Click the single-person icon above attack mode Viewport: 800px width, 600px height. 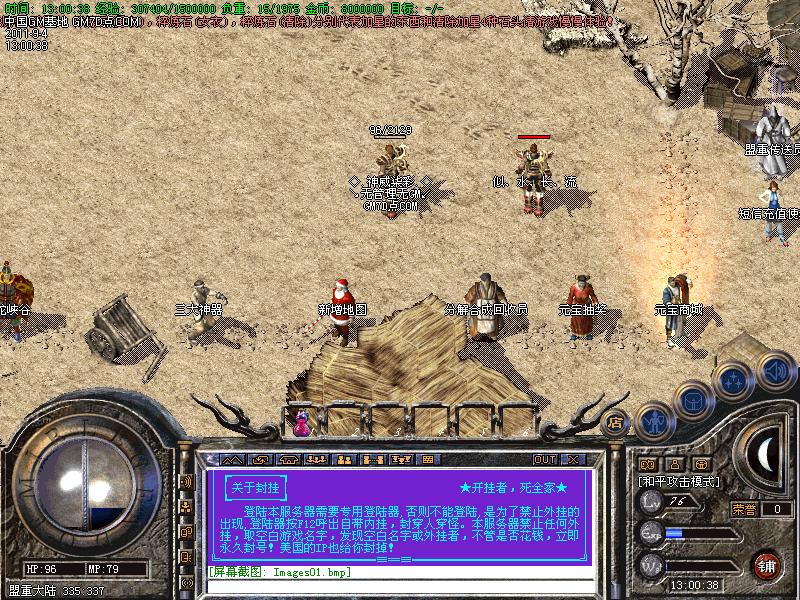(674, 464)
